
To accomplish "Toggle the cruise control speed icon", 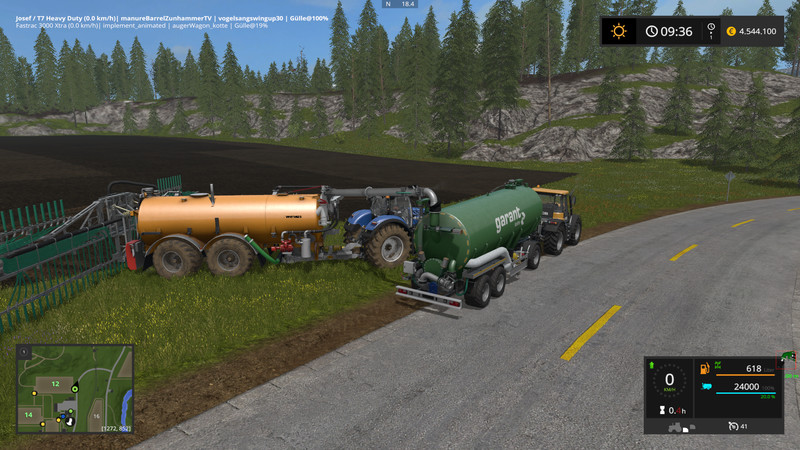I will (731, 426).
